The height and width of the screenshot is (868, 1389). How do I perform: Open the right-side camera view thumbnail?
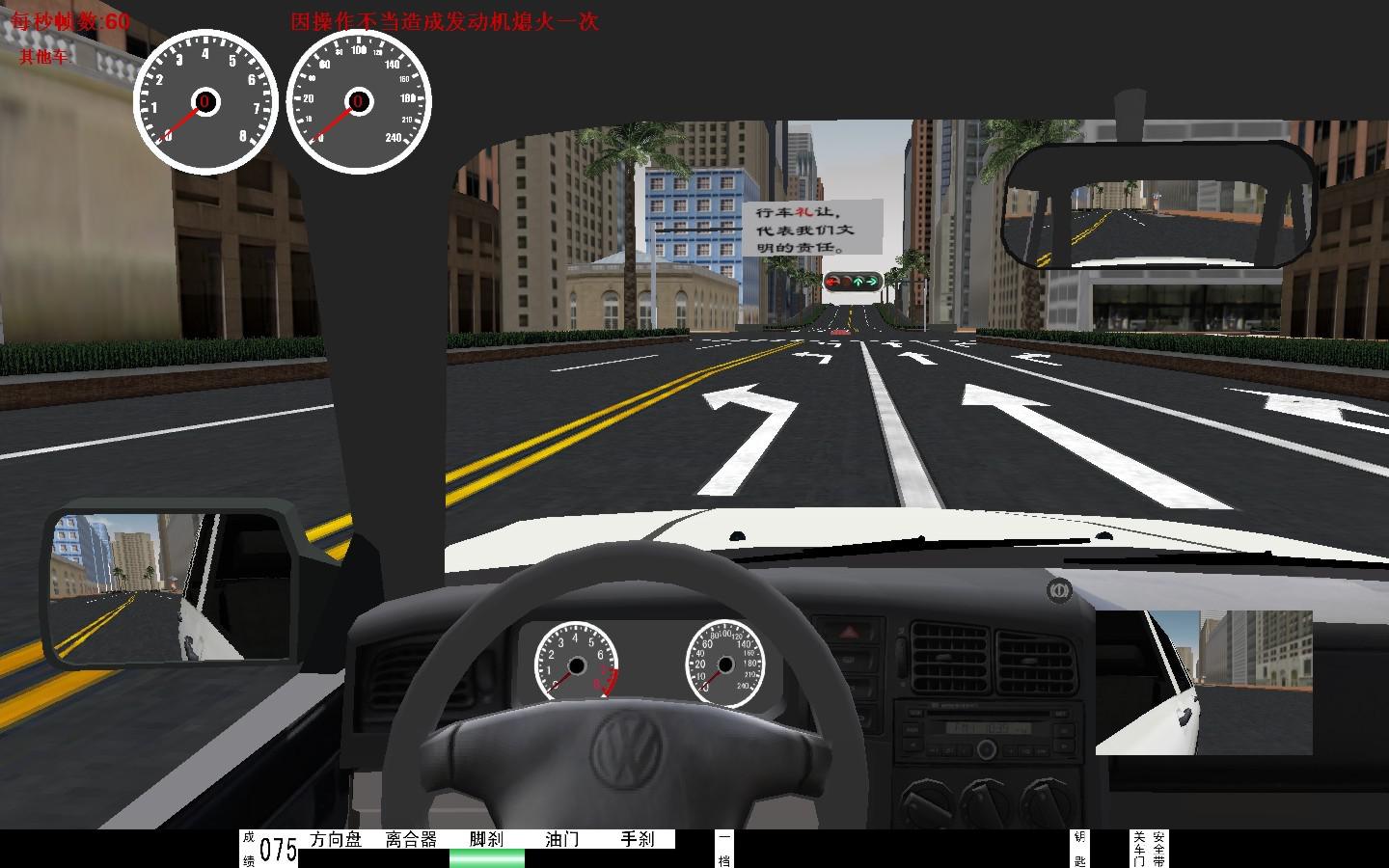(1204, 683)
